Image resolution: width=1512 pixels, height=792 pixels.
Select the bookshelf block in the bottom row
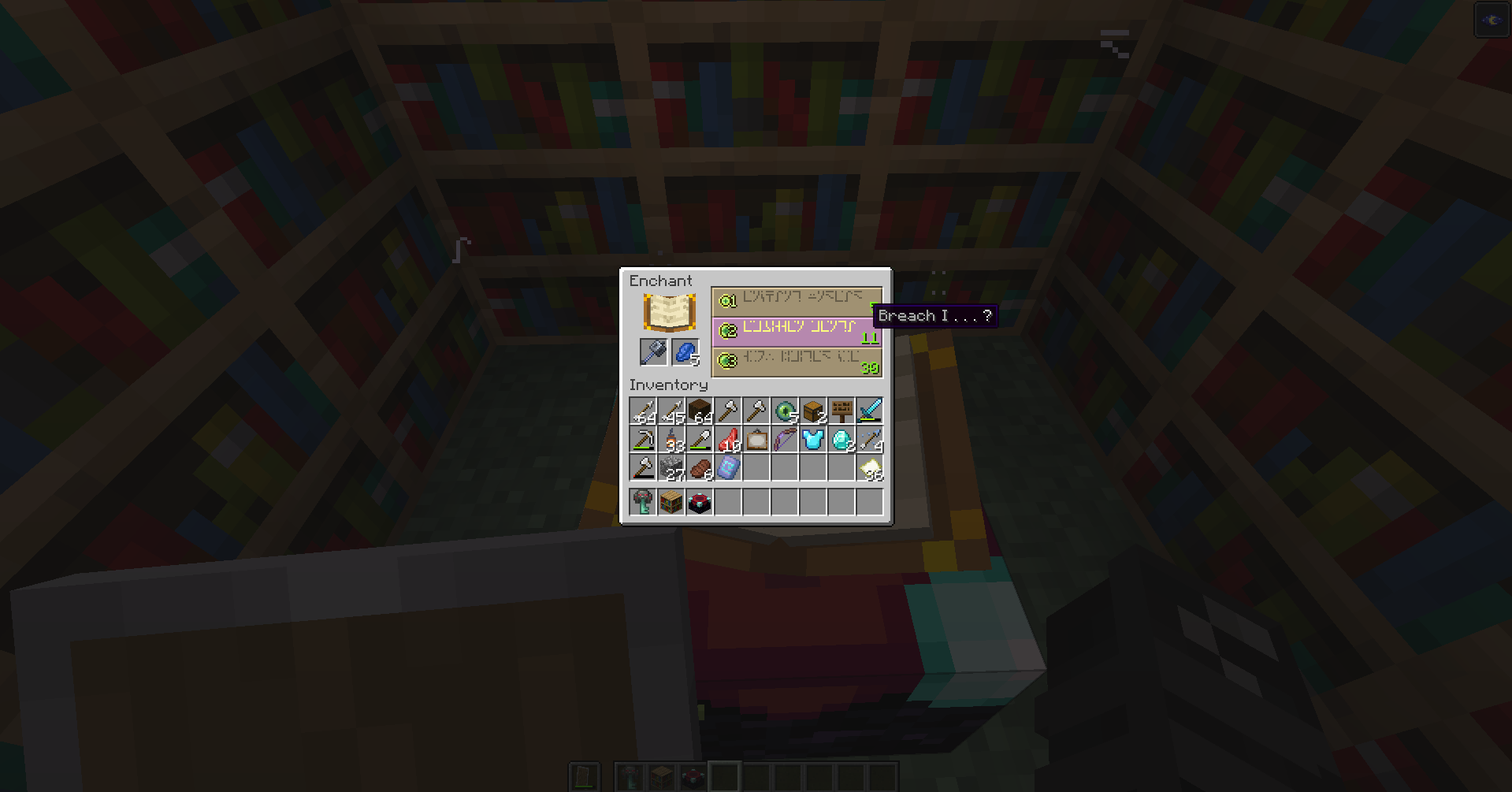click(671, 500)
